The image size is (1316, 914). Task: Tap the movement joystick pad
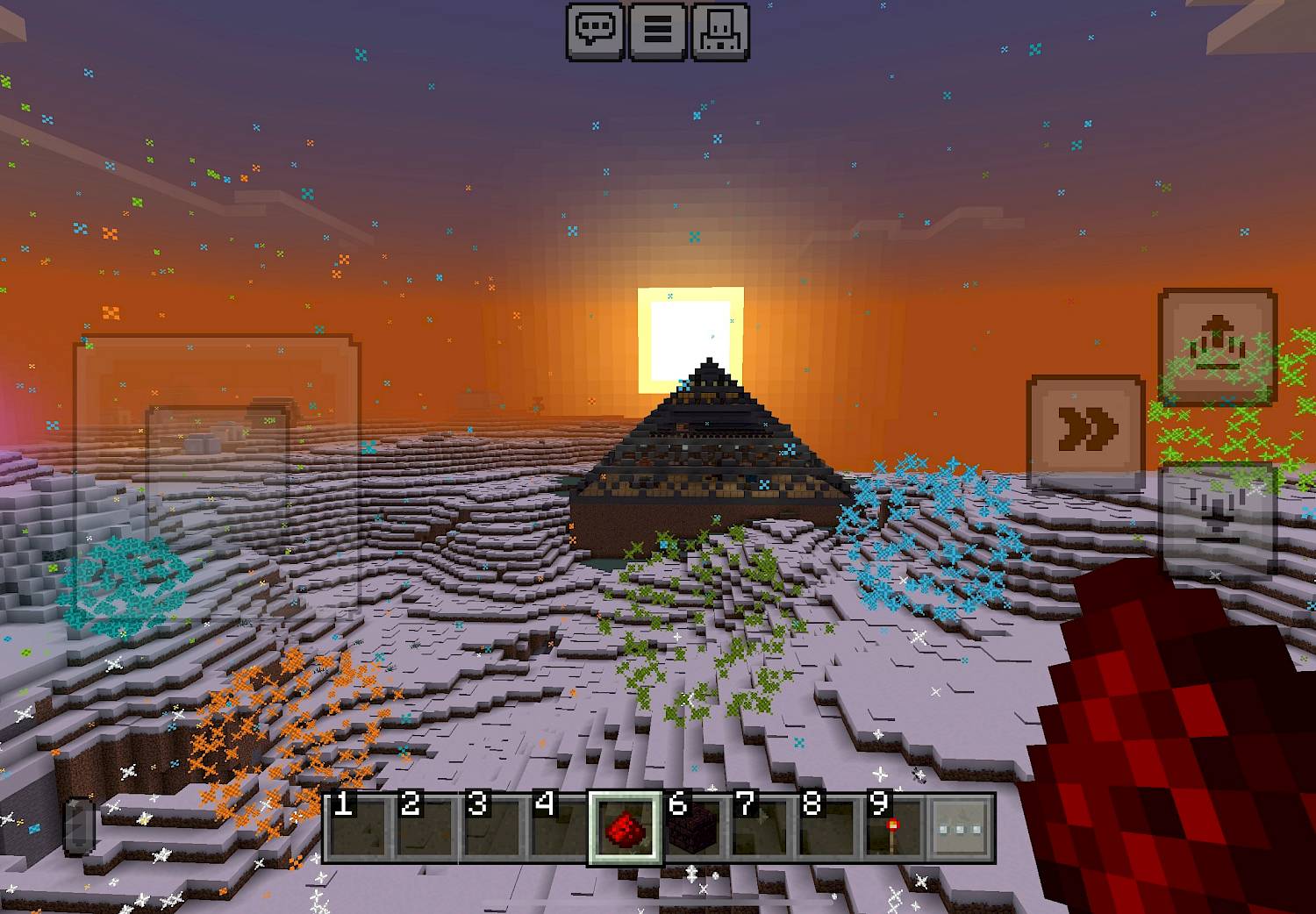click(x=217, y=474)
